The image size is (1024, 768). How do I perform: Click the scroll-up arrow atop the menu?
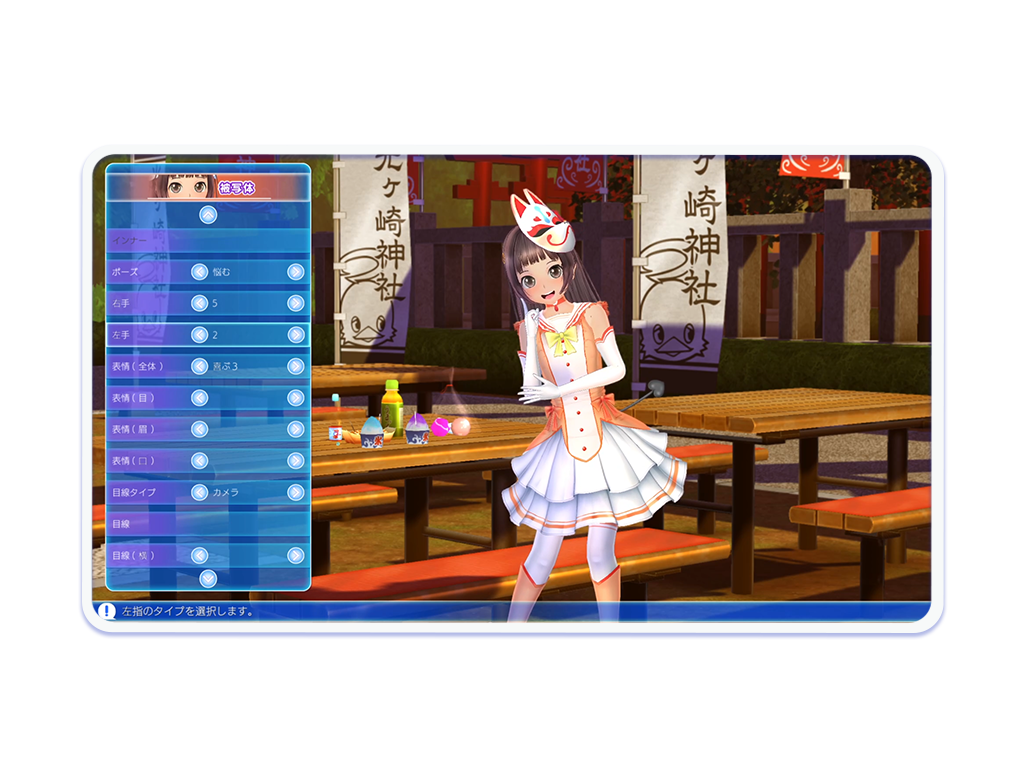point(207,214)
